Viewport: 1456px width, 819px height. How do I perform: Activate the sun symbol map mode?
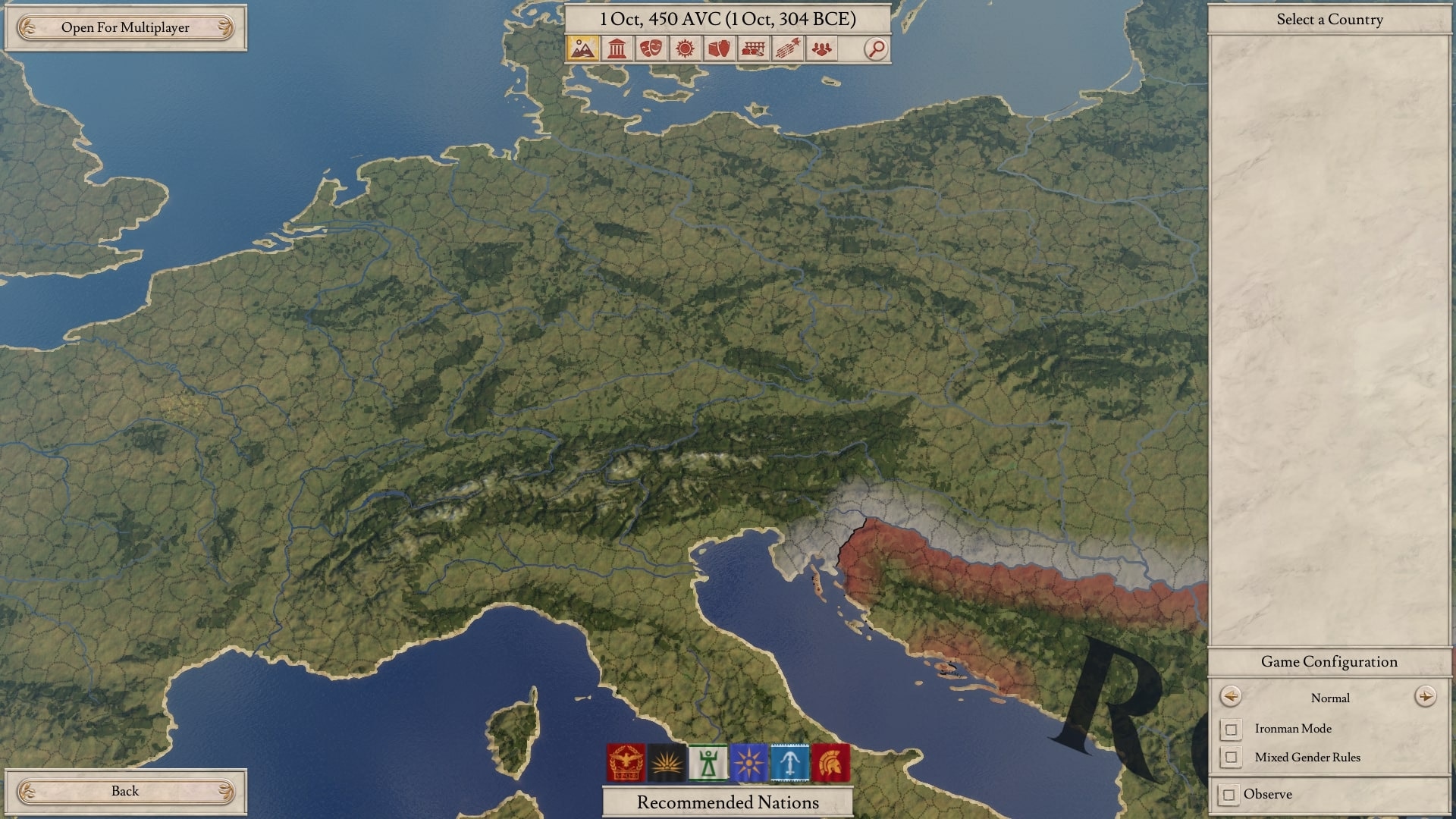pyautogui.click(x=685, y=49)
